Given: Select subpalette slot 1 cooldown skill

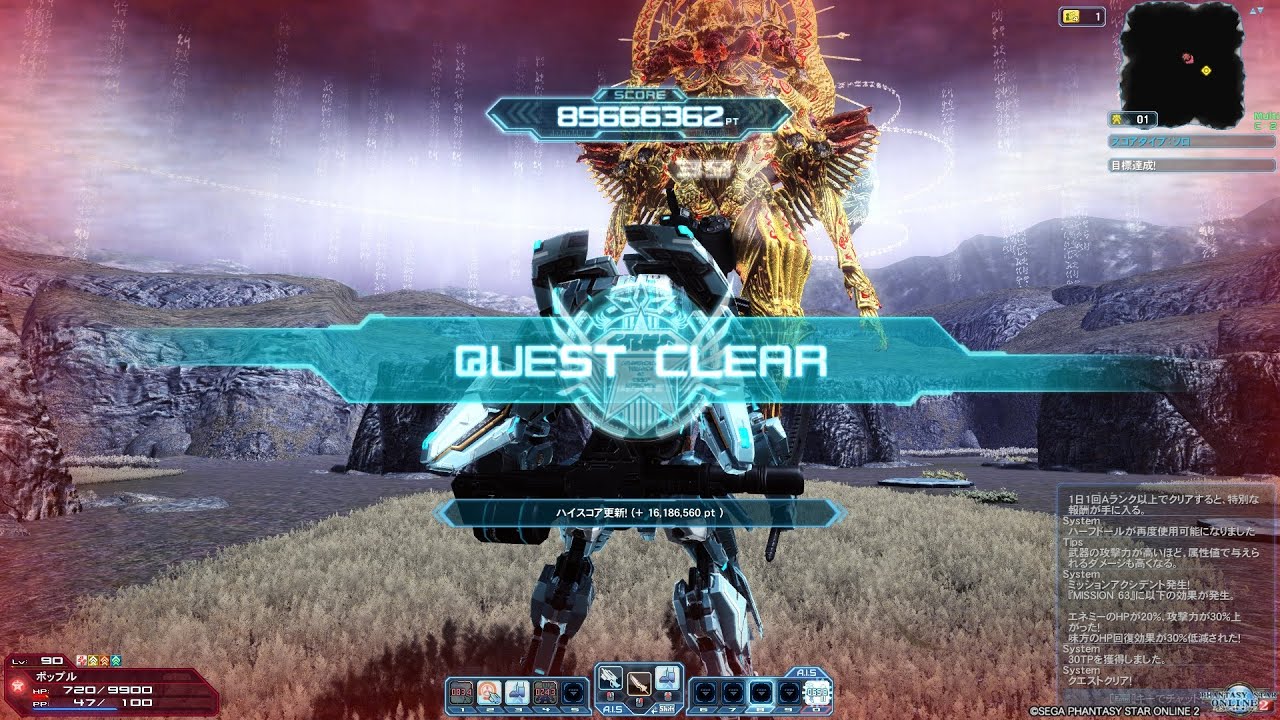Looking at the screenshot, I should pyautogui.click(x=461, y=691).
